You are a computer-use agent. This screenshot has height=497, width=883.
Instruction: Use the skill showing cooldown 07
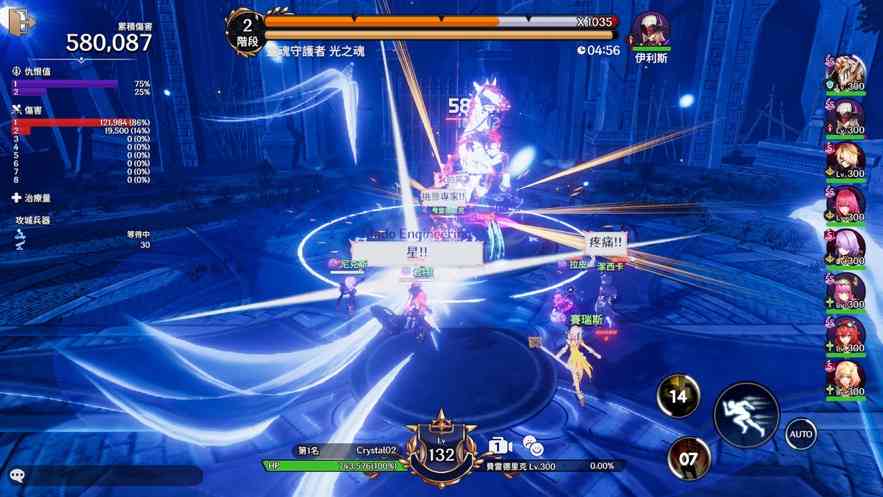[x=688, y=459]
